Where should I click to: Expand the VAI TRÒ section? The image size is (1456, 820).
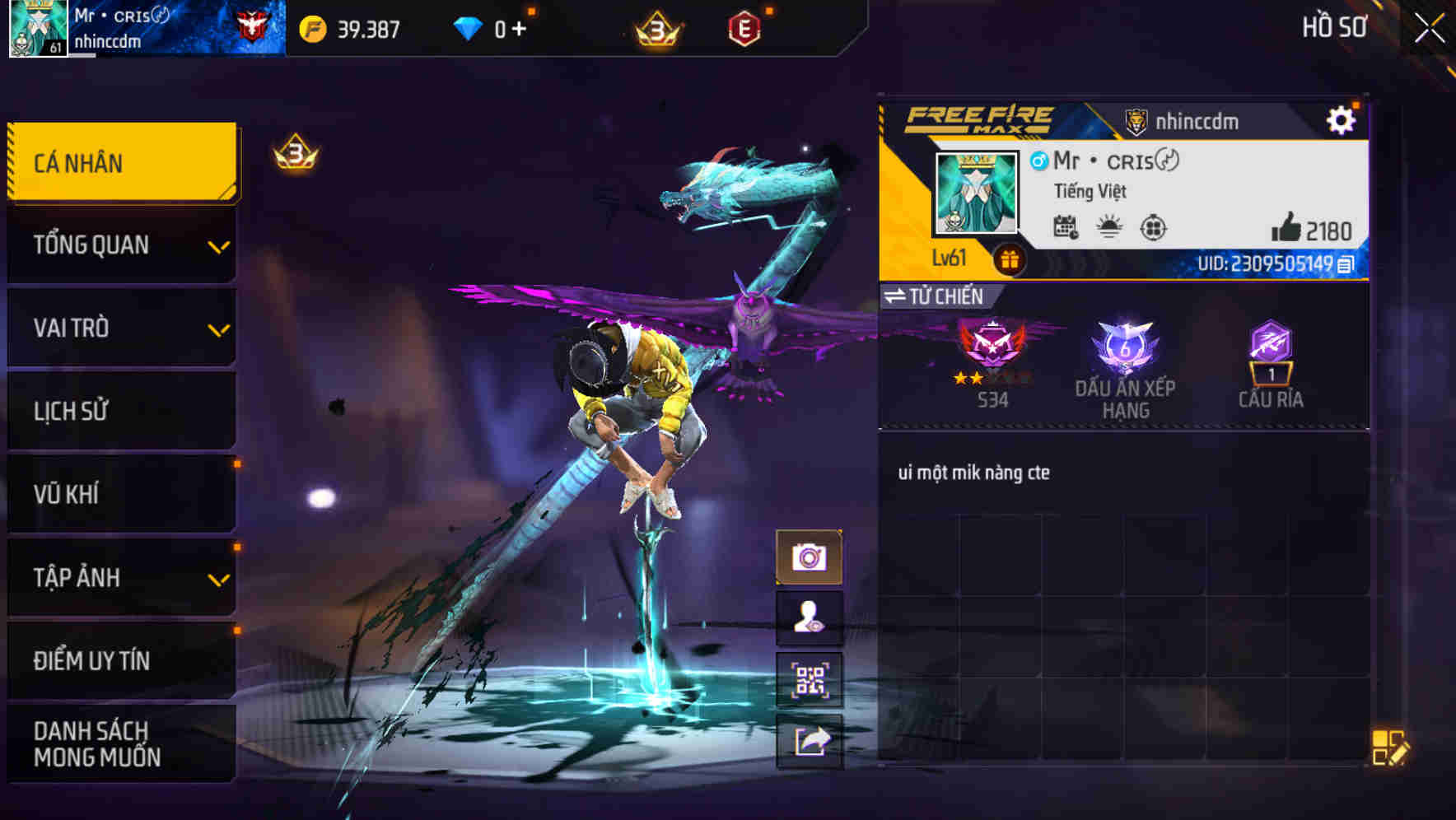coord(121,328)
